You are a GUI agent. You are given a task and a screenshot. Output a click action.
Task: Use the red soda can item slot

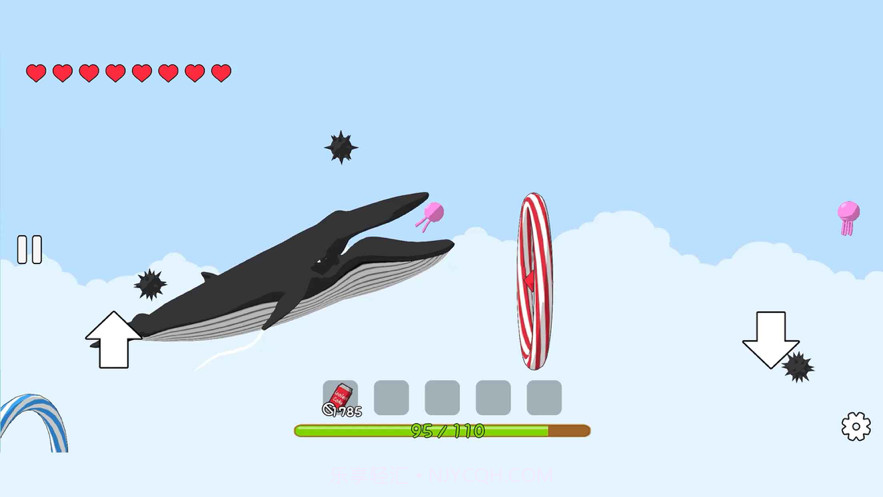click(x=340, y=397)
